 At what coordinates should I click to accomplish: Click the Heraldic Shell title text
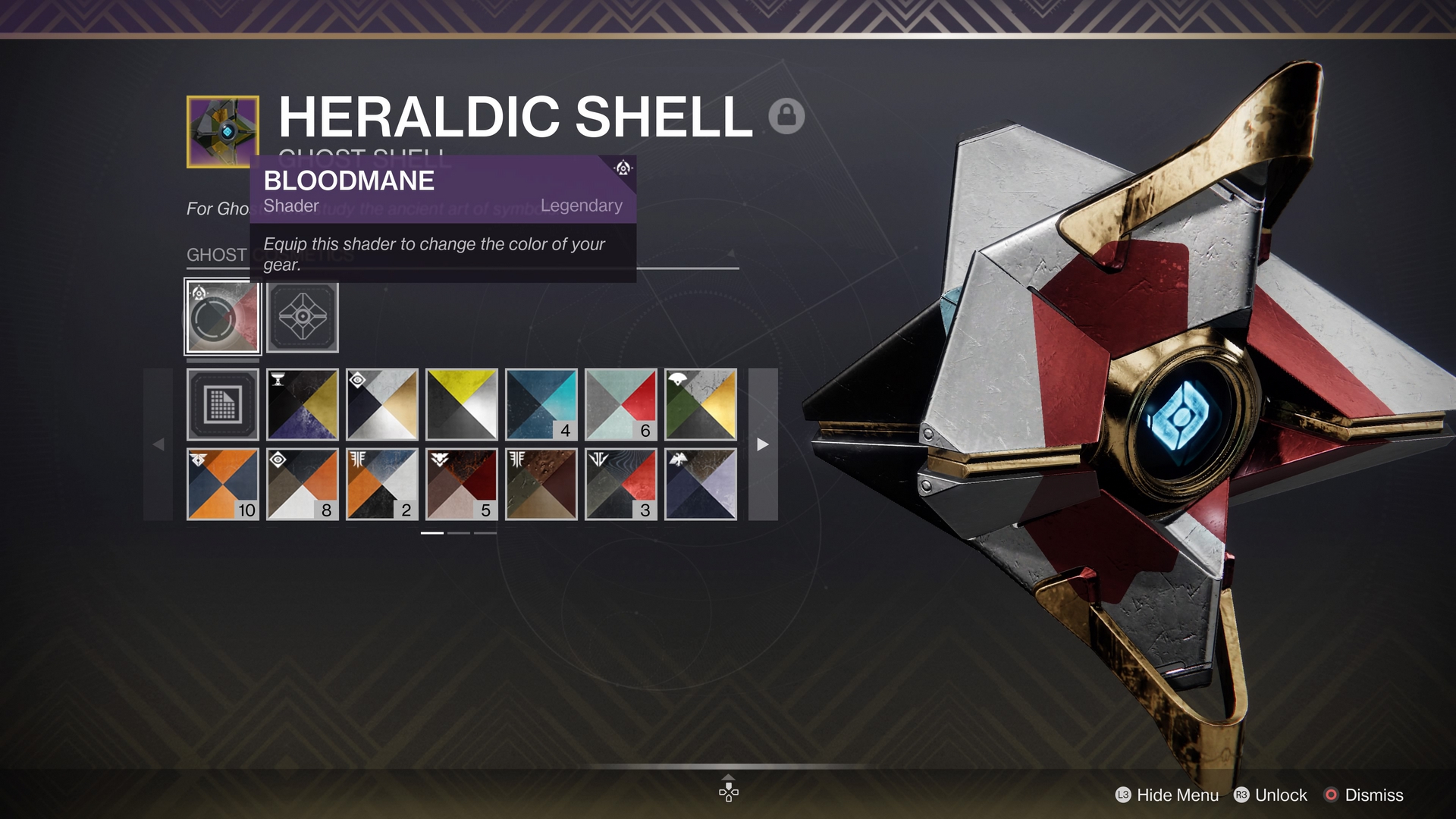click(x=513, y=115)
